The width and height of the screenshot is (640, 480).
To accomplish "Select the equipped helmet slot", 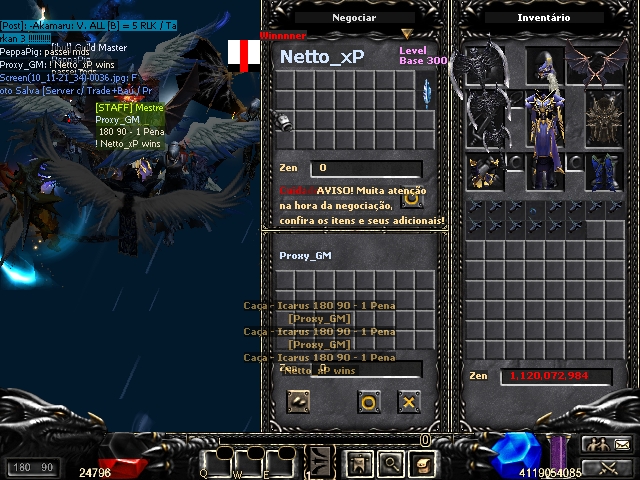I will (x=544, y=66).
